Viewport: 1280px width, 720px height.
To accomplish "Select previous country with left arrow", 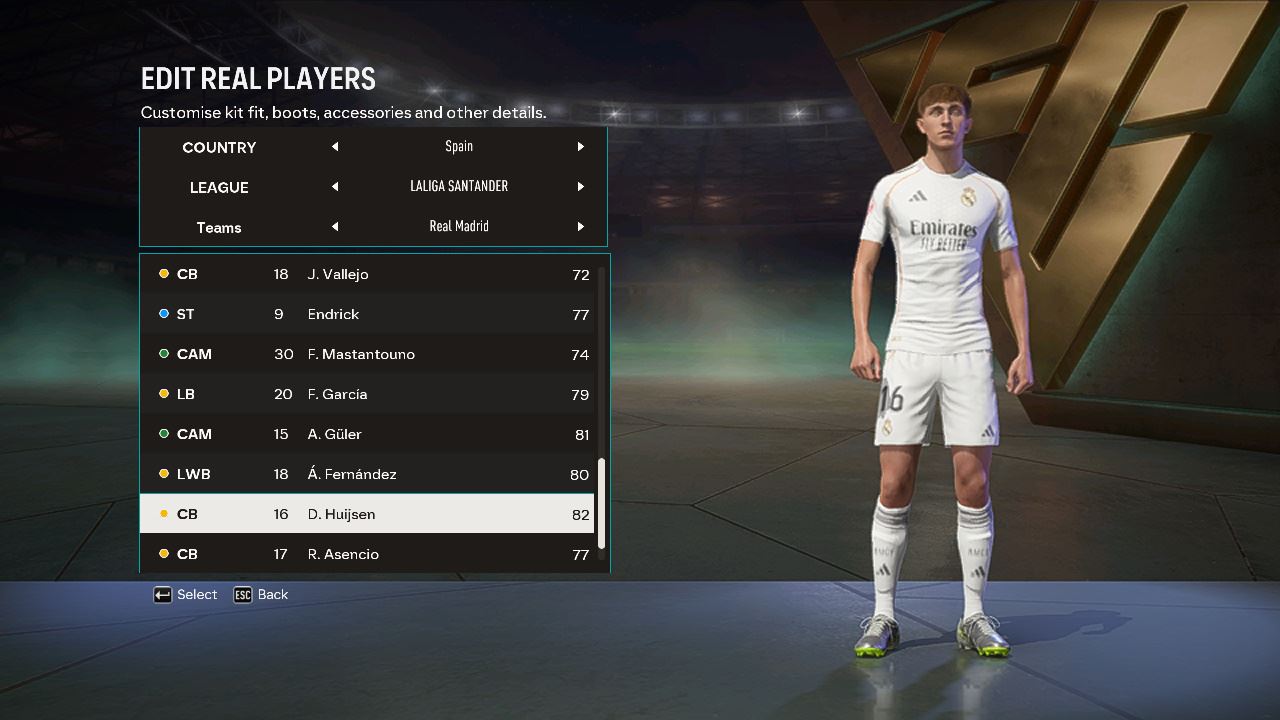I will [x=335, y=147].
